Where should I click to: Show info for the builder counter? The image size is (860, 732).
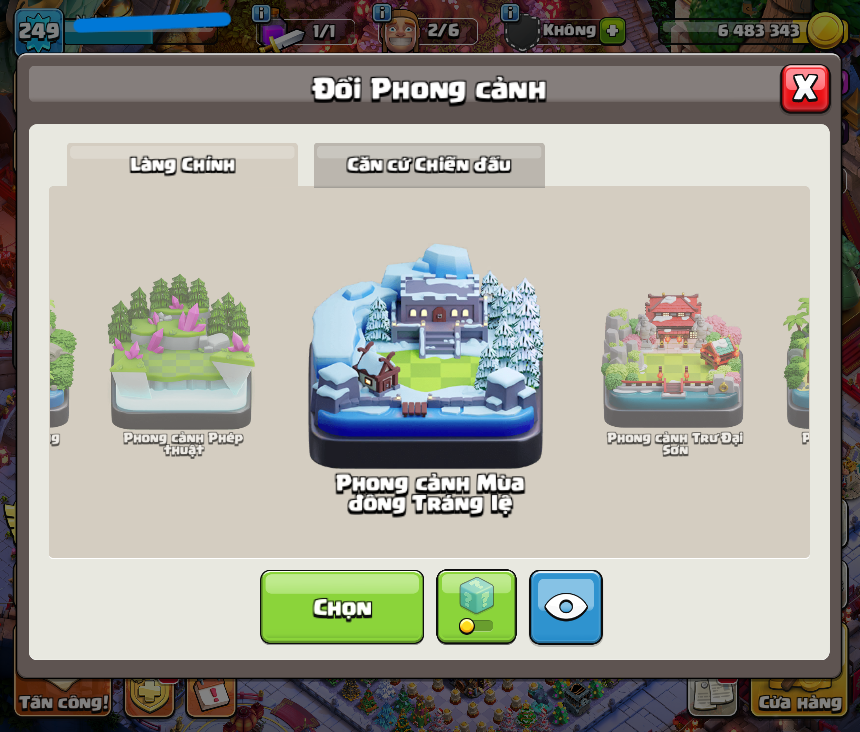click(382, 13)
